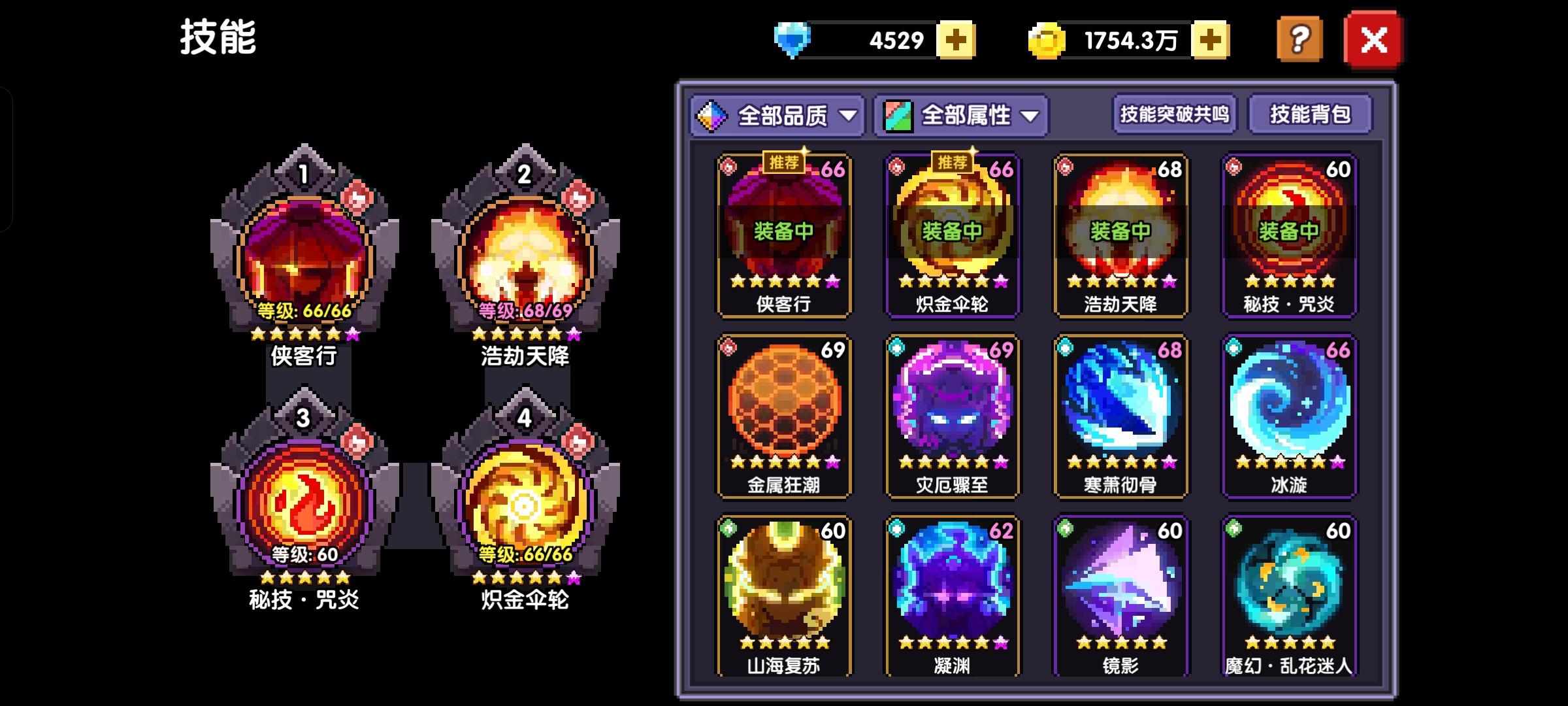Select the 冰漩 skill icon
Image resolution: width=1568 pixels, height=706 pixels.
click(x=1288, y=412)
